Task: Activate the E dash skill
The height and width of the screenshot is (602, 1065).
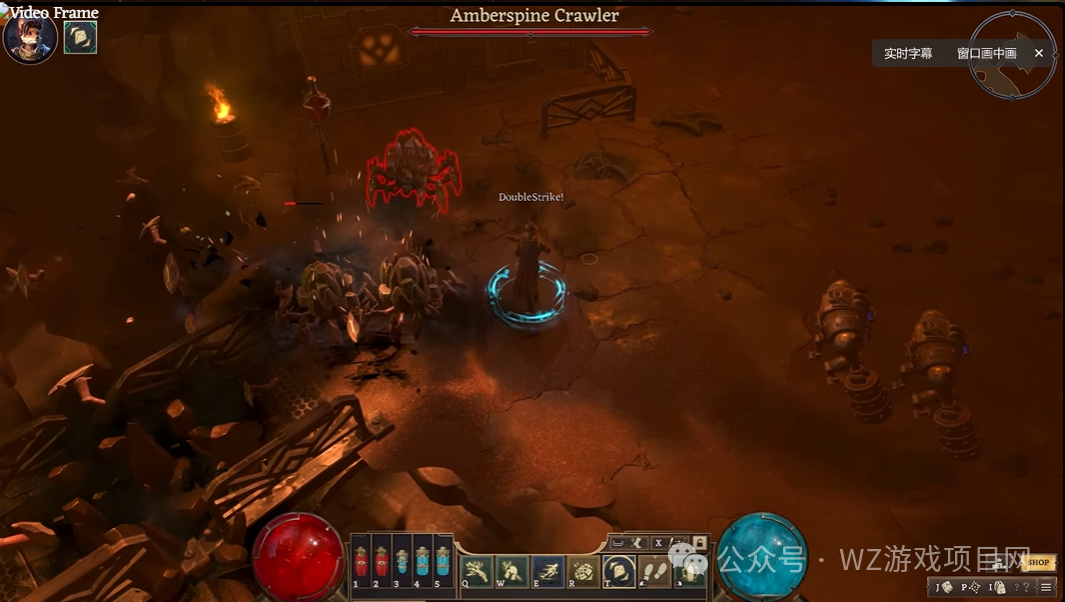Action: (547, 571)
